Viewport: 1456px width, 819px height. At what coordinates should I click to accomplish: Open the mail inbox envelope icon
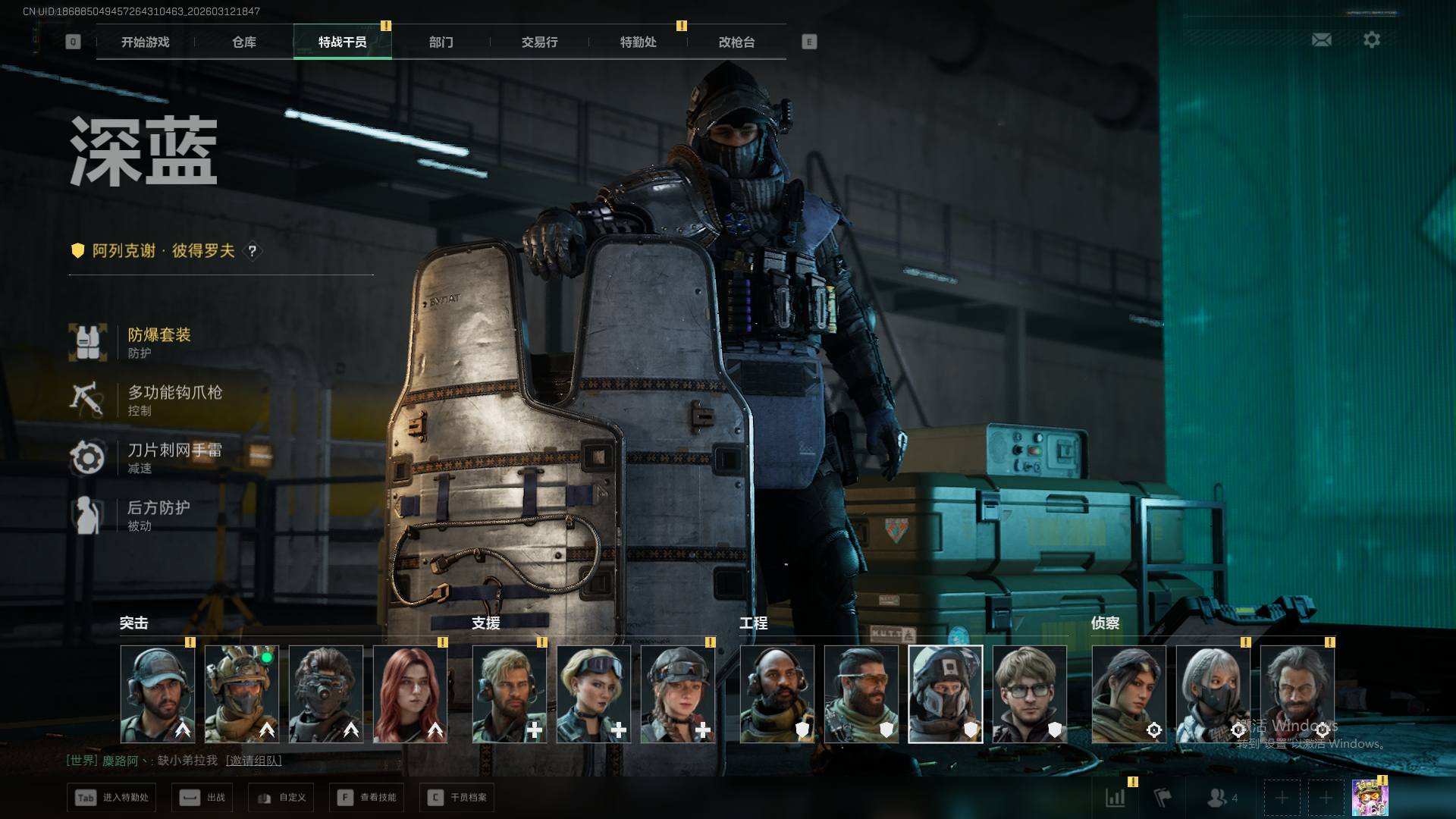[x=1321, y=39]
